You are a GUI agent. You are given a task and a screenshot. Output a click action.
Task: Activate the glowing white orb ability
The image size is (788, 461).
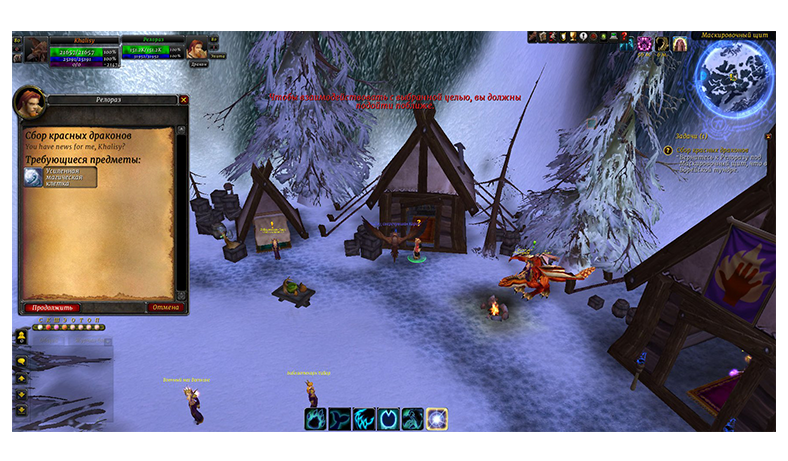tap(437, 419)
